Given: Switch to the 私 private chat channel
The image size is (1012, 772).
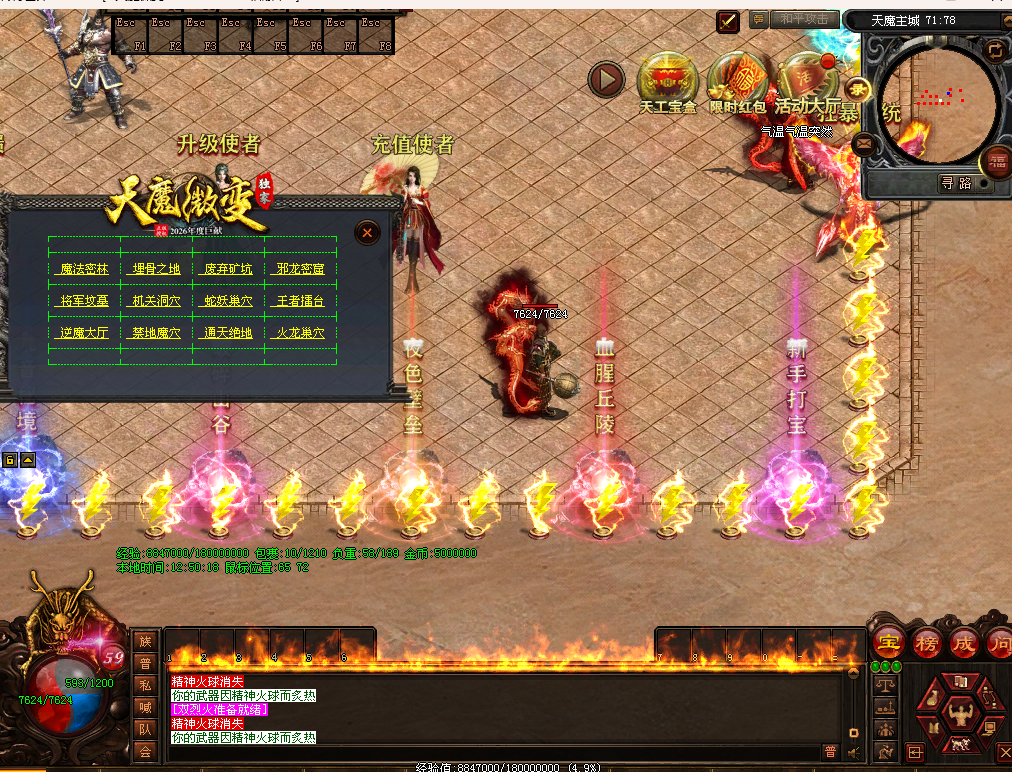Looking at the screenshot, I should (x=145, y=685).
